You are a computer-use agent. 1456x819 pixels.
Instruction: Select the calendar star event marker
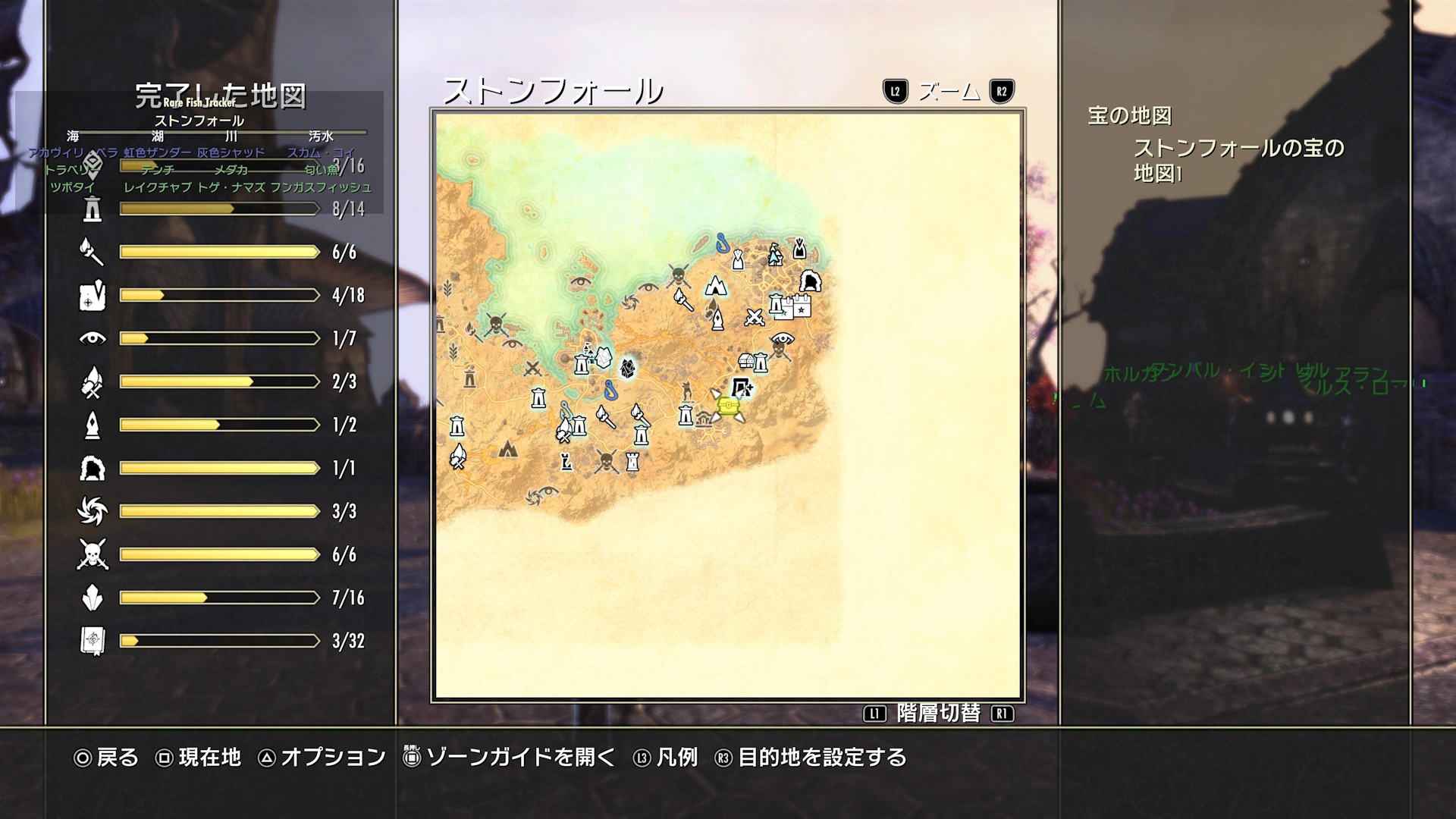point(801,307)
